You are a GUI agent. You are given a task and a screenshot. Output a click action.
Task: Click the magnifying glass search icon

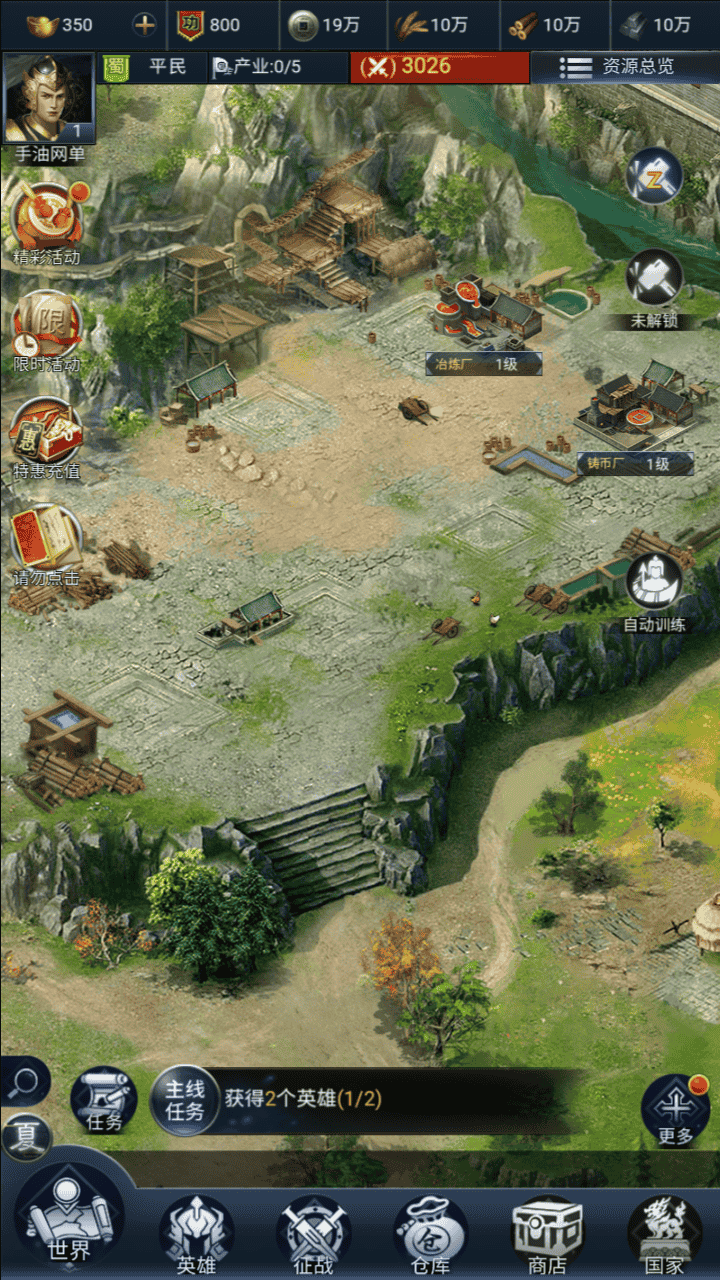coord(25,1081)
